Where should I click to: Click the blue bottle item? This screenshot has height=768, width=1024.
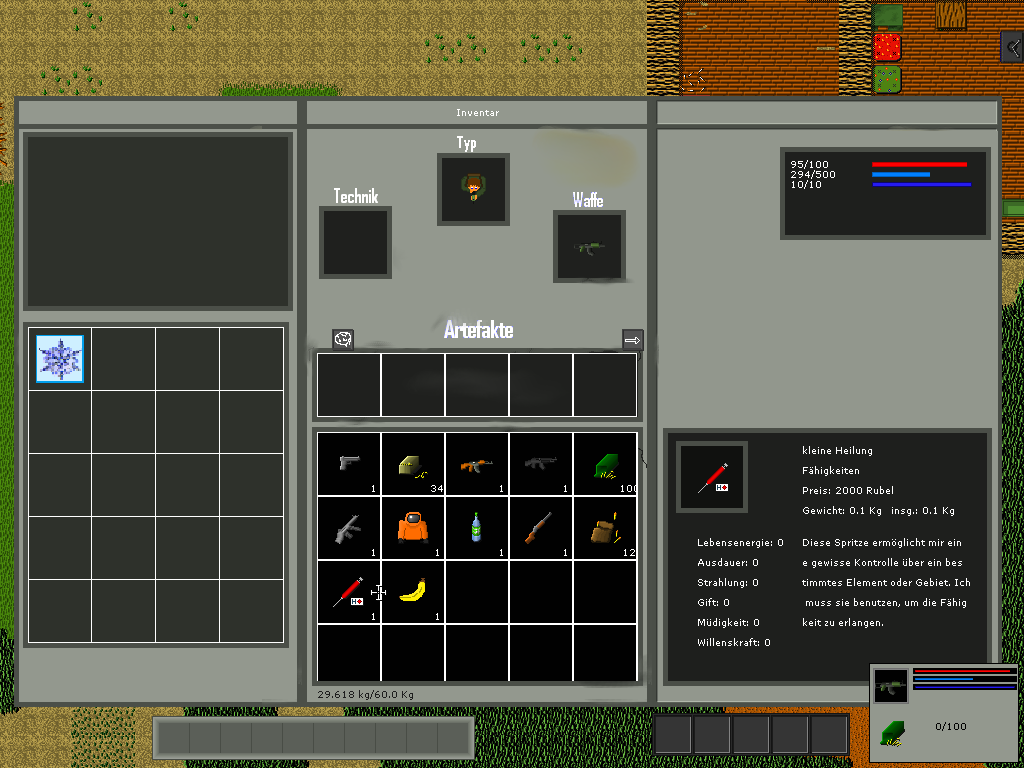pos(477,528)
